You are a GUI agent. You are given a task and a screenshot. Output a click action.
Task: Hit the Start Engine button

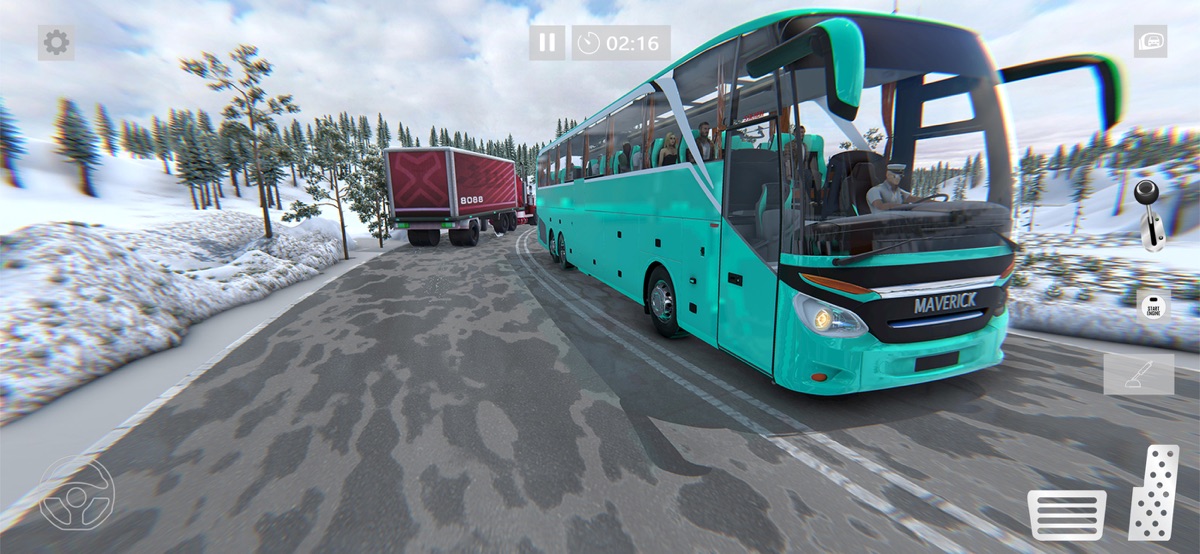1153,305
